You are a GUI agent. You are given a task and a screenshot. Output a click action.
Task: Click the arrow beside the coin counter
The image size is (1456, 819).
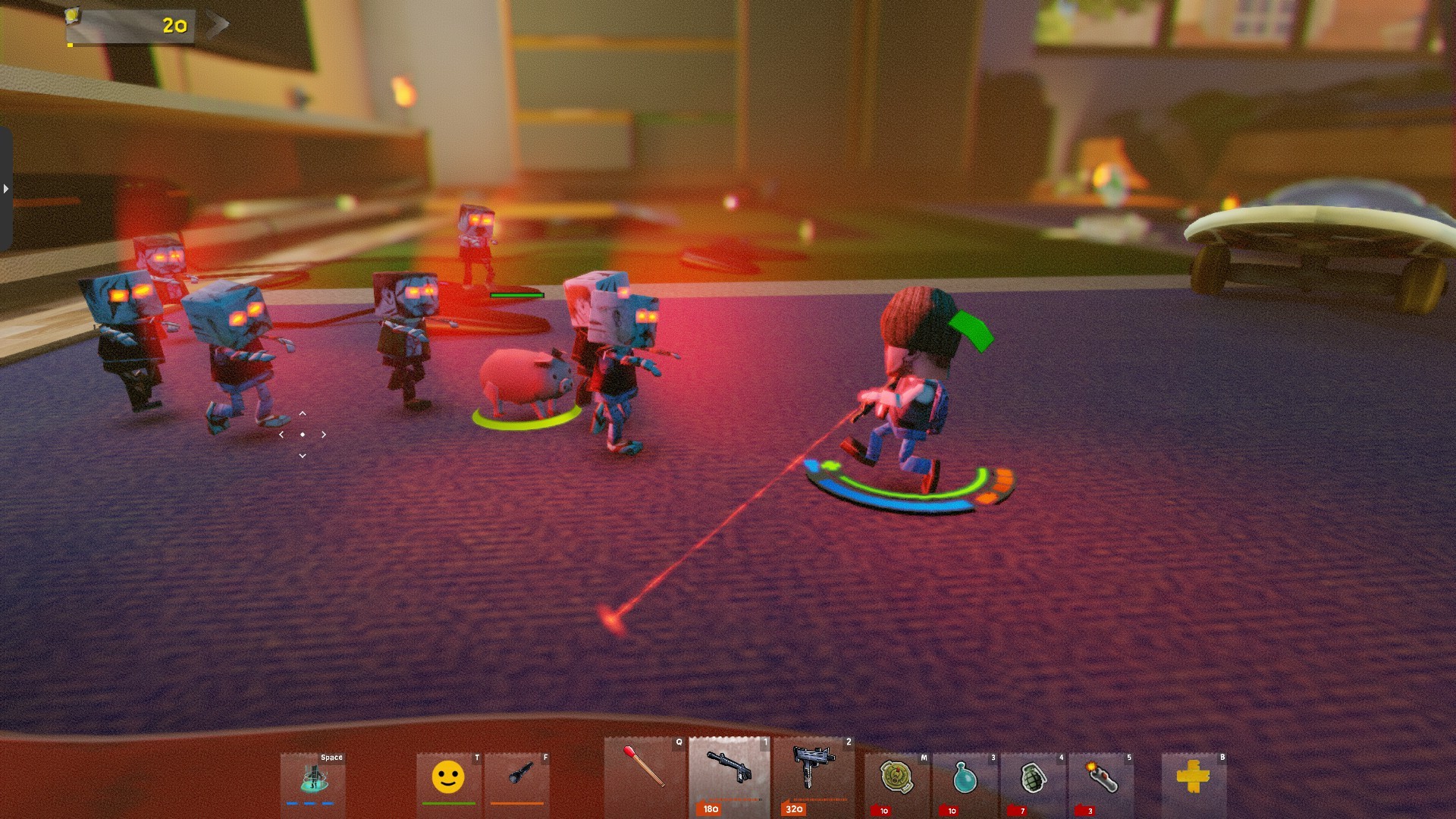tap(217, 25)
